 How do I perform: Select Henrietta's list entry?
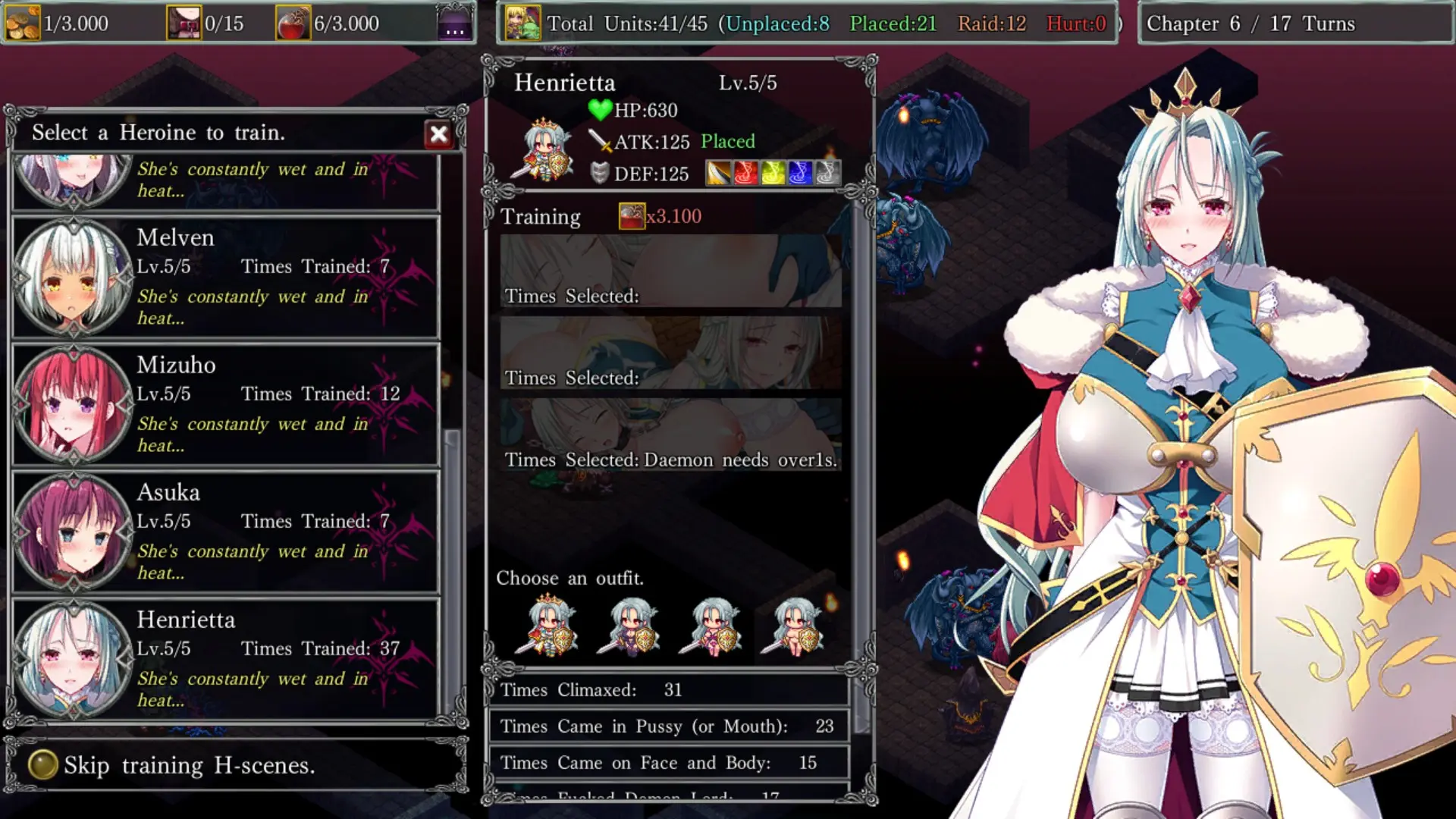tap(225, 659)
